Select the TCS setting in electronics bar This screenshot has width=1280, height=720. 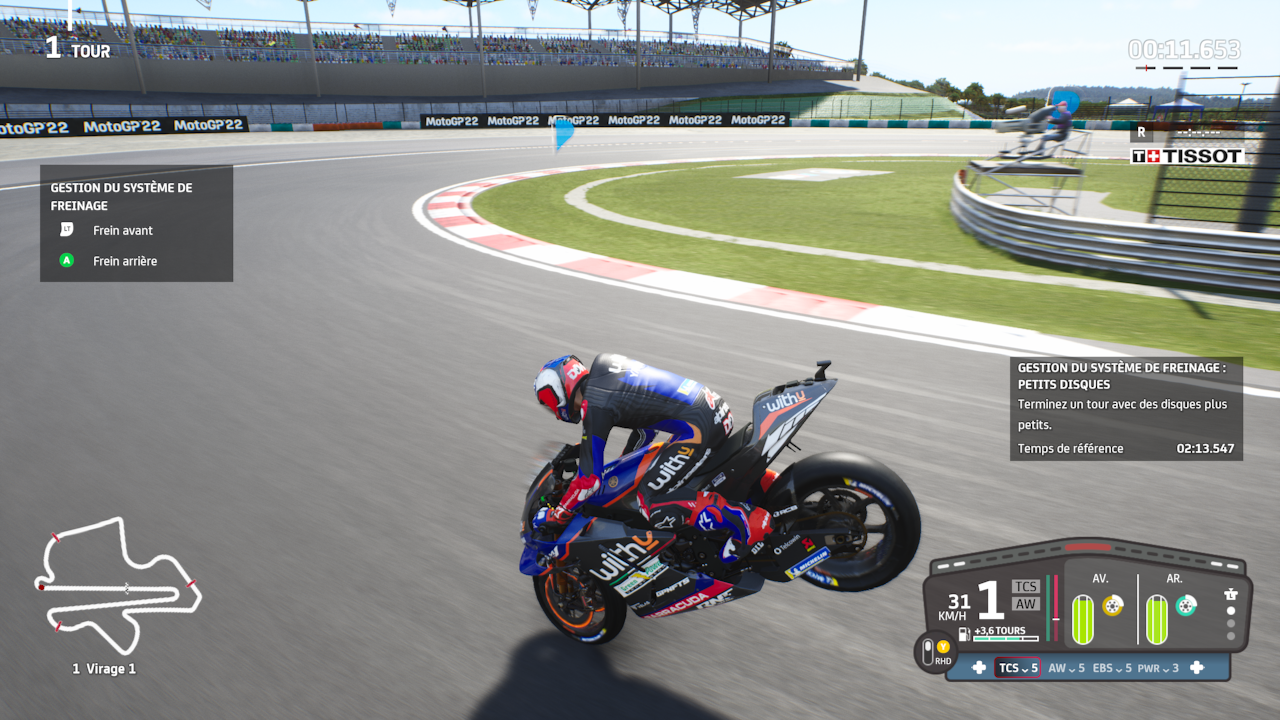click(x=1017, y=668)
